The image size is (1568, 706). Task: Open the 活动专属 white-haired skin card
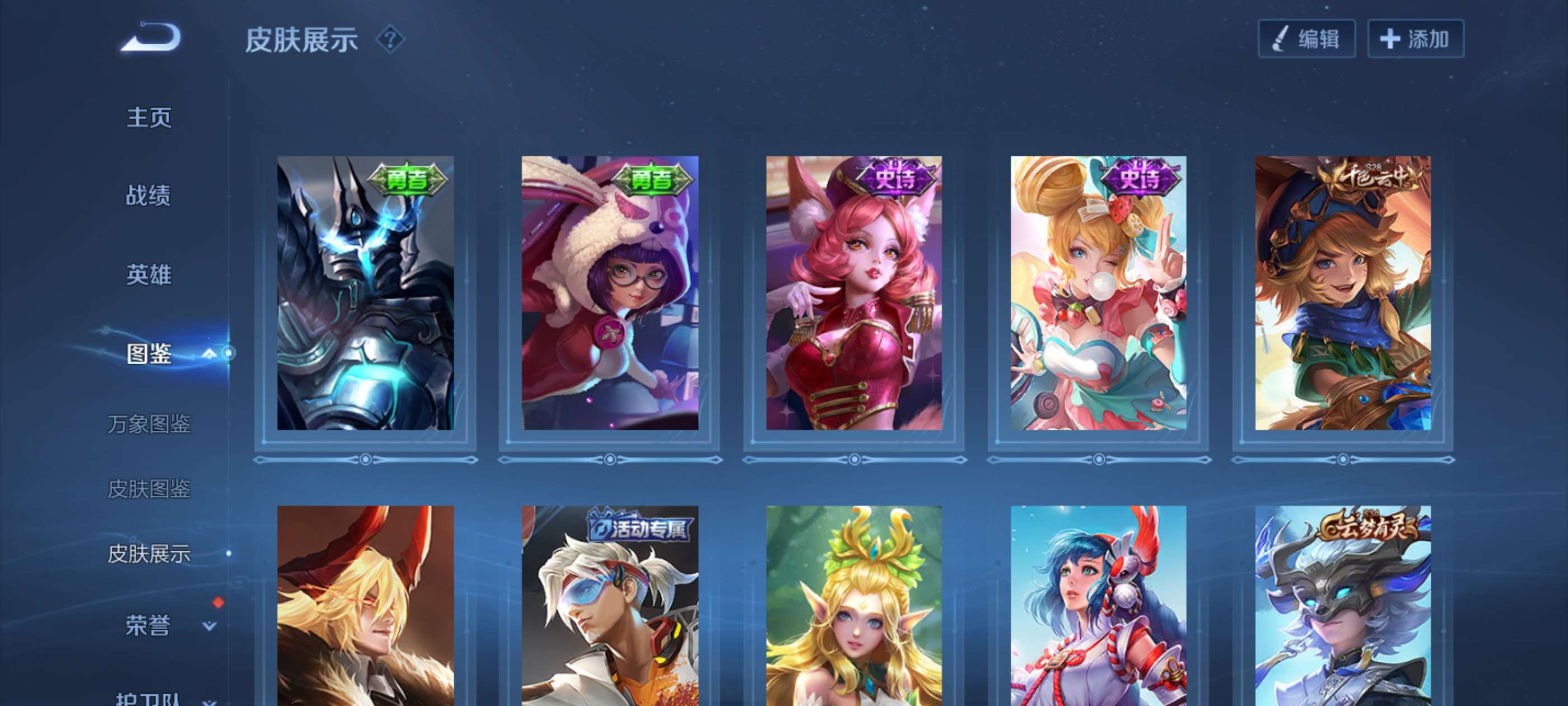coord(610,606)
